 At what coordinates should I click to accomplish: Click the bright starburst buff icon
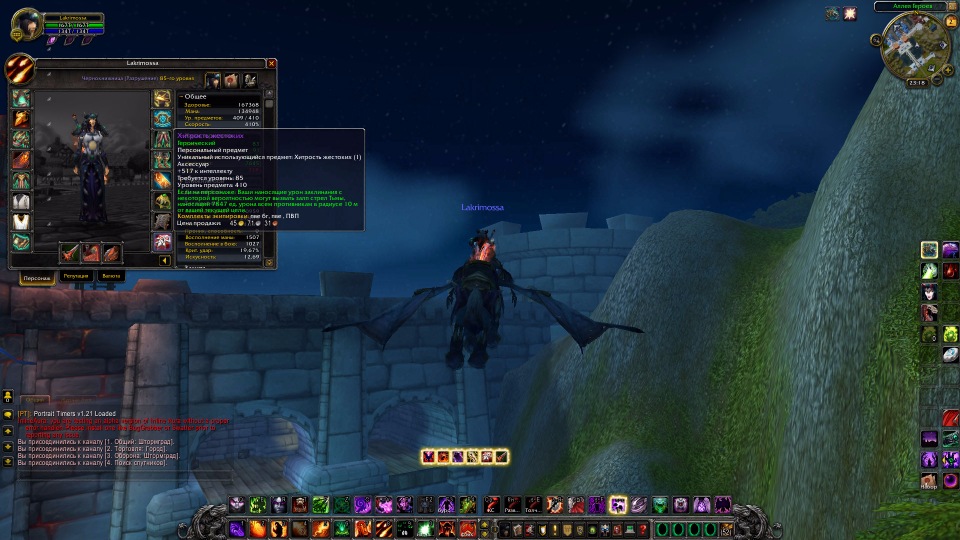tap(850, 14)
